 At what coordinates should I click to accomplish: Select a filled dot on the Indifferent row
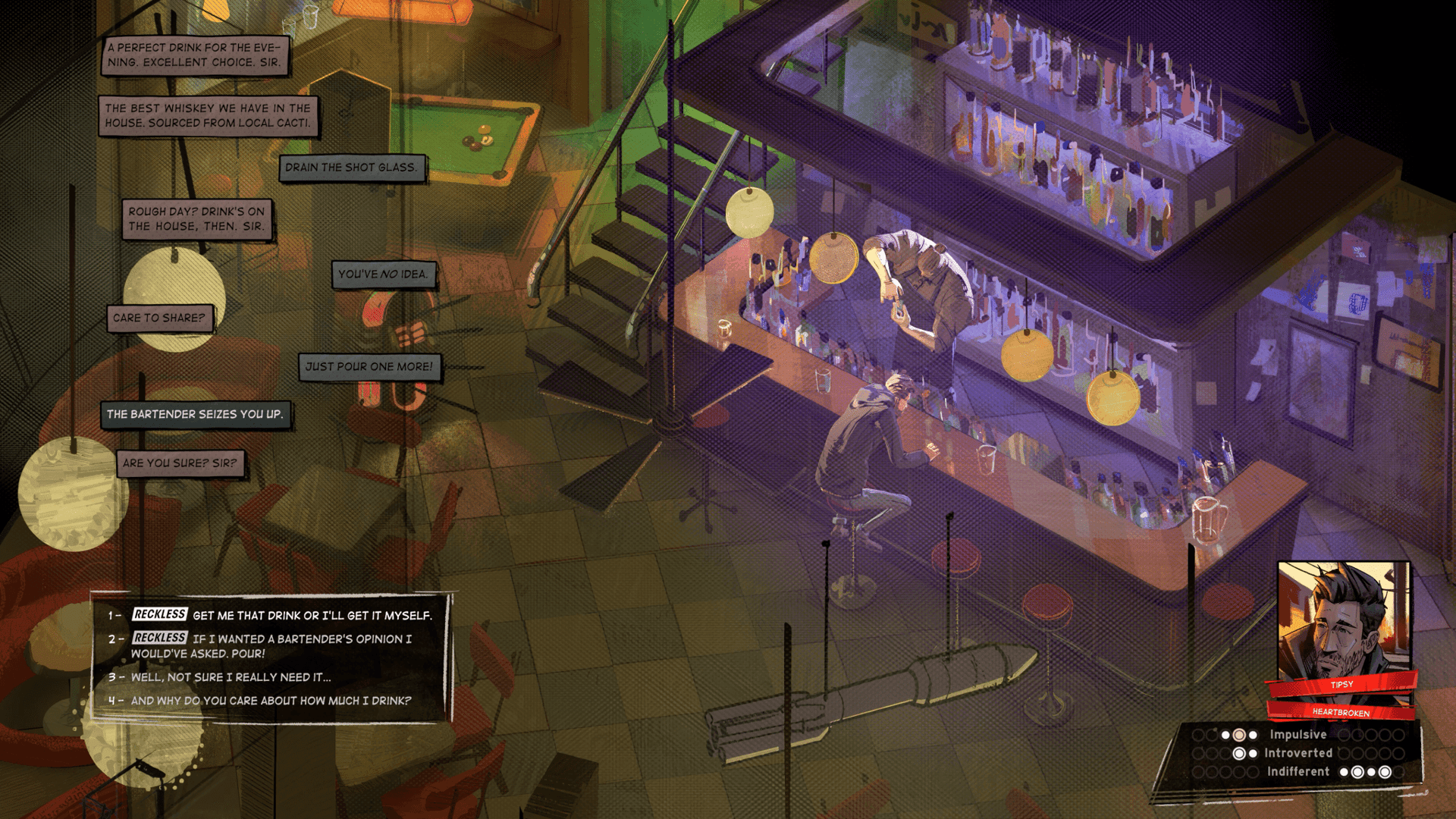click(1345, 771)
